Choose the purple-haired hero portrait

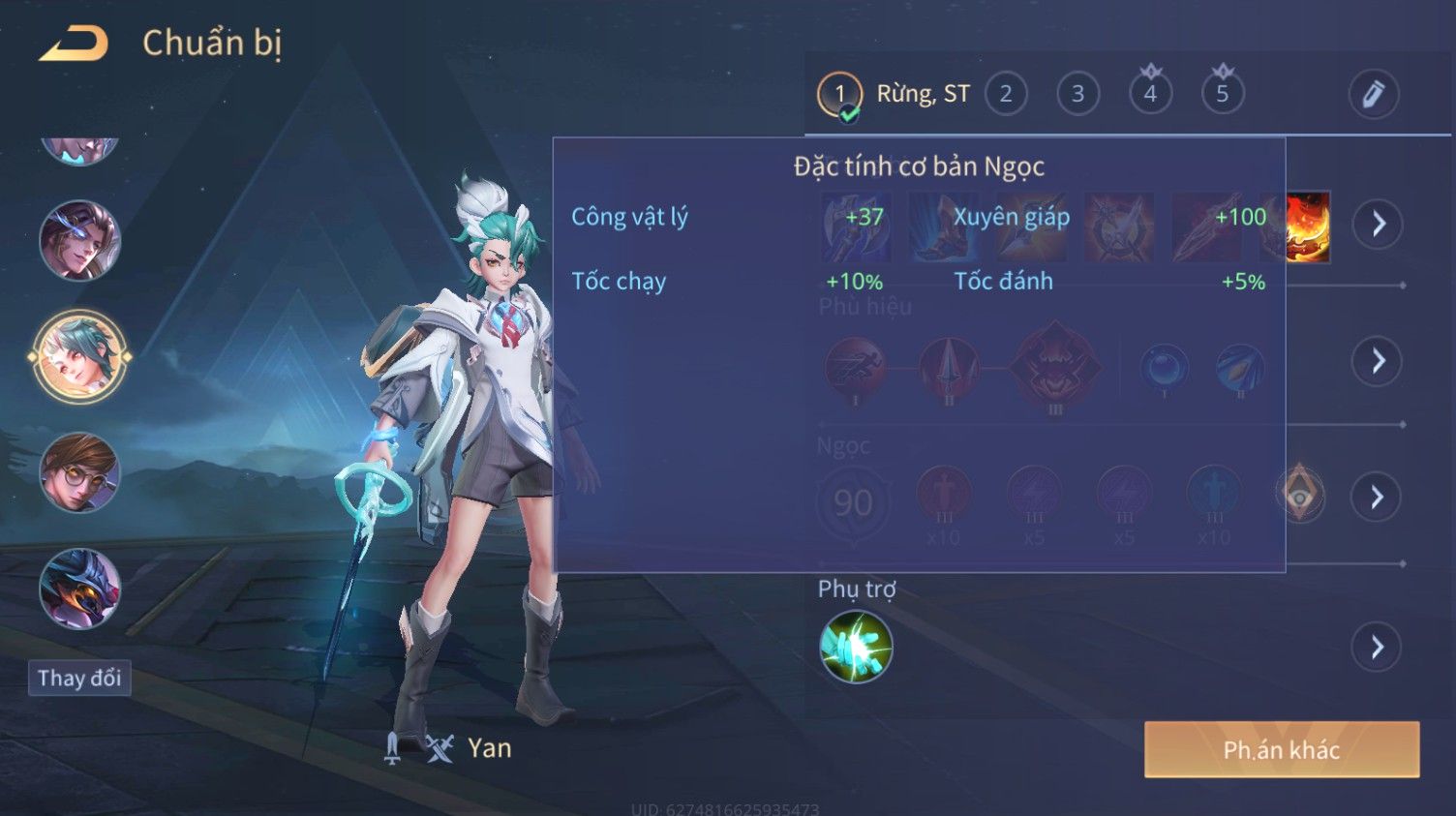pyautogui.click(x=79, y=240)
